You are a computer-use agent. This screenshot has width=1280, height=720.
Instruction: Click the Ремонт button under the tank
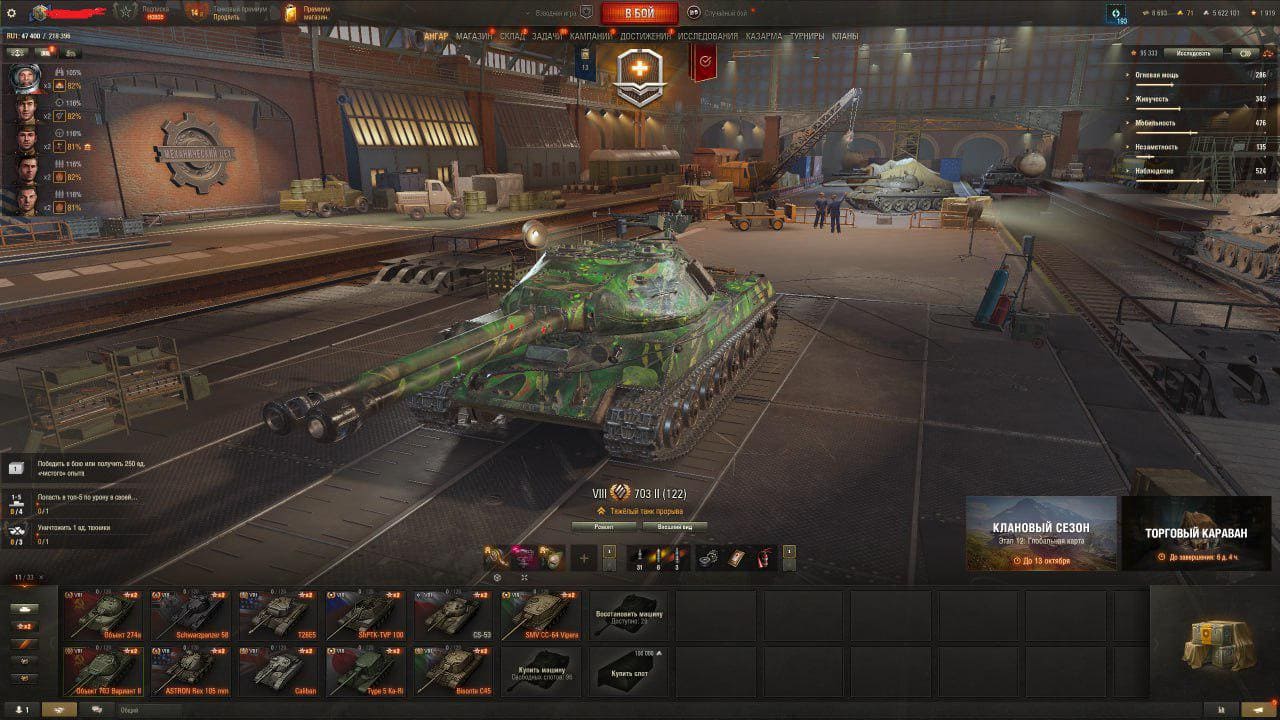pyautogui.click(x=601, y=526)
